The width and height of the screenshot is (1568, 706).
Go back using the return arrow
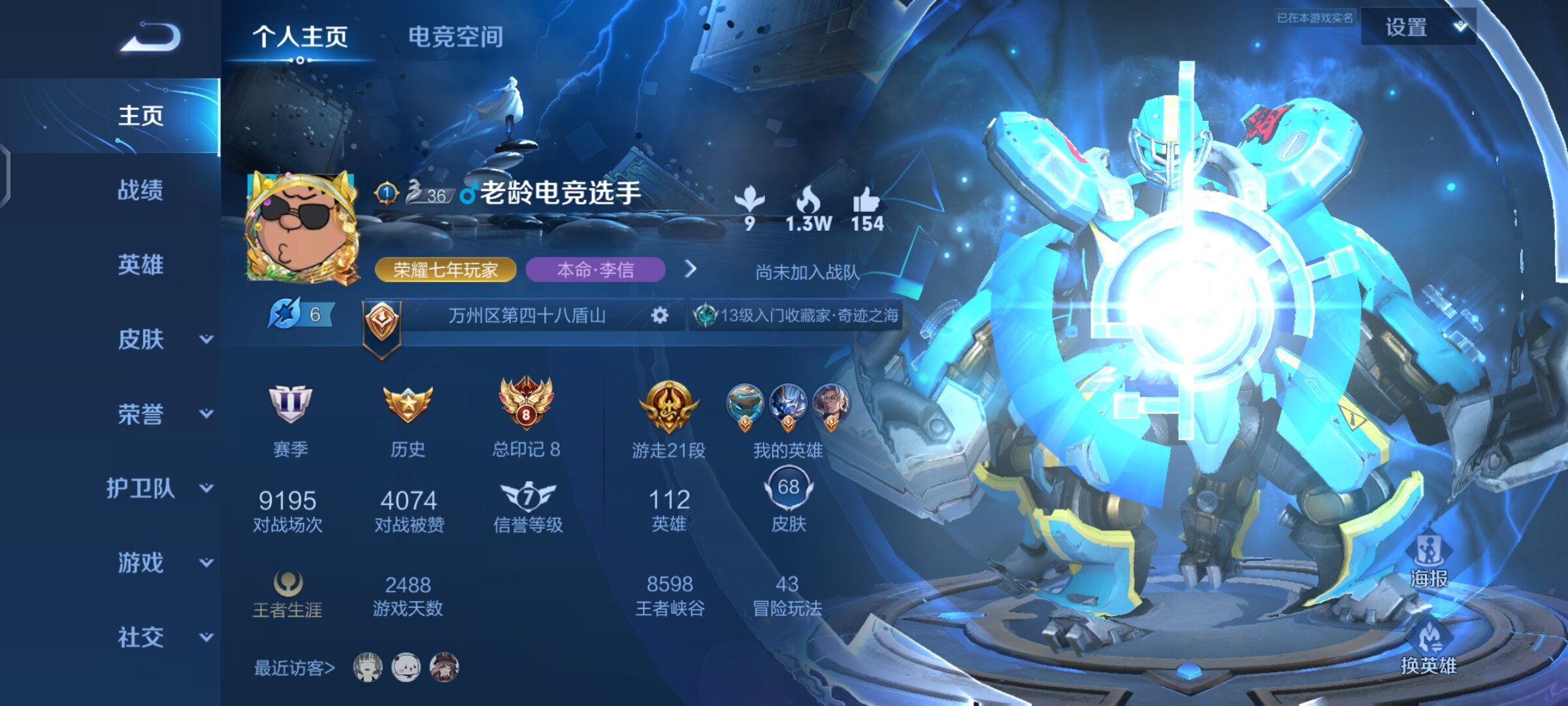[x=151, y=37]
